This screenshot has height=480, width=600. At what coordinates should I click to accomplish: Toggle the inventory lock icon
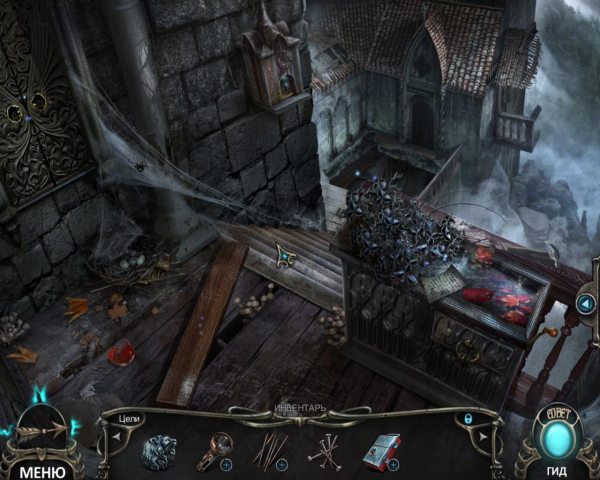tap(467, 418)
